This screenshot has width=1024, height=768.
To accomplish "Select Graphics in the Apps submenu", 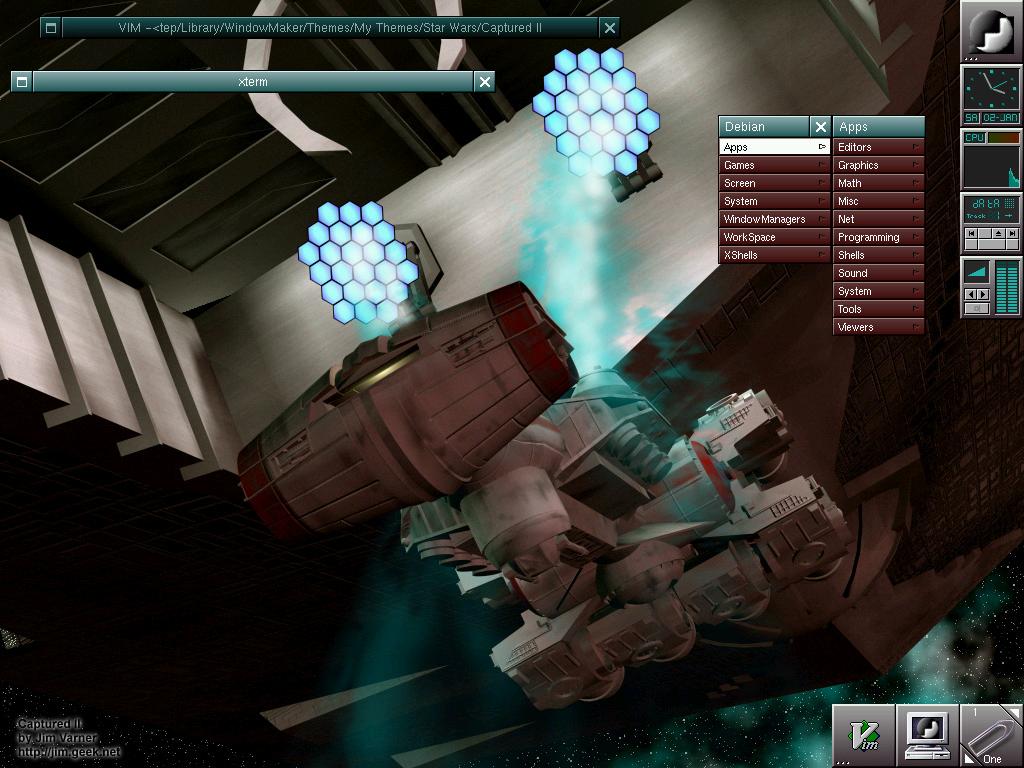I will pos(878,165).
